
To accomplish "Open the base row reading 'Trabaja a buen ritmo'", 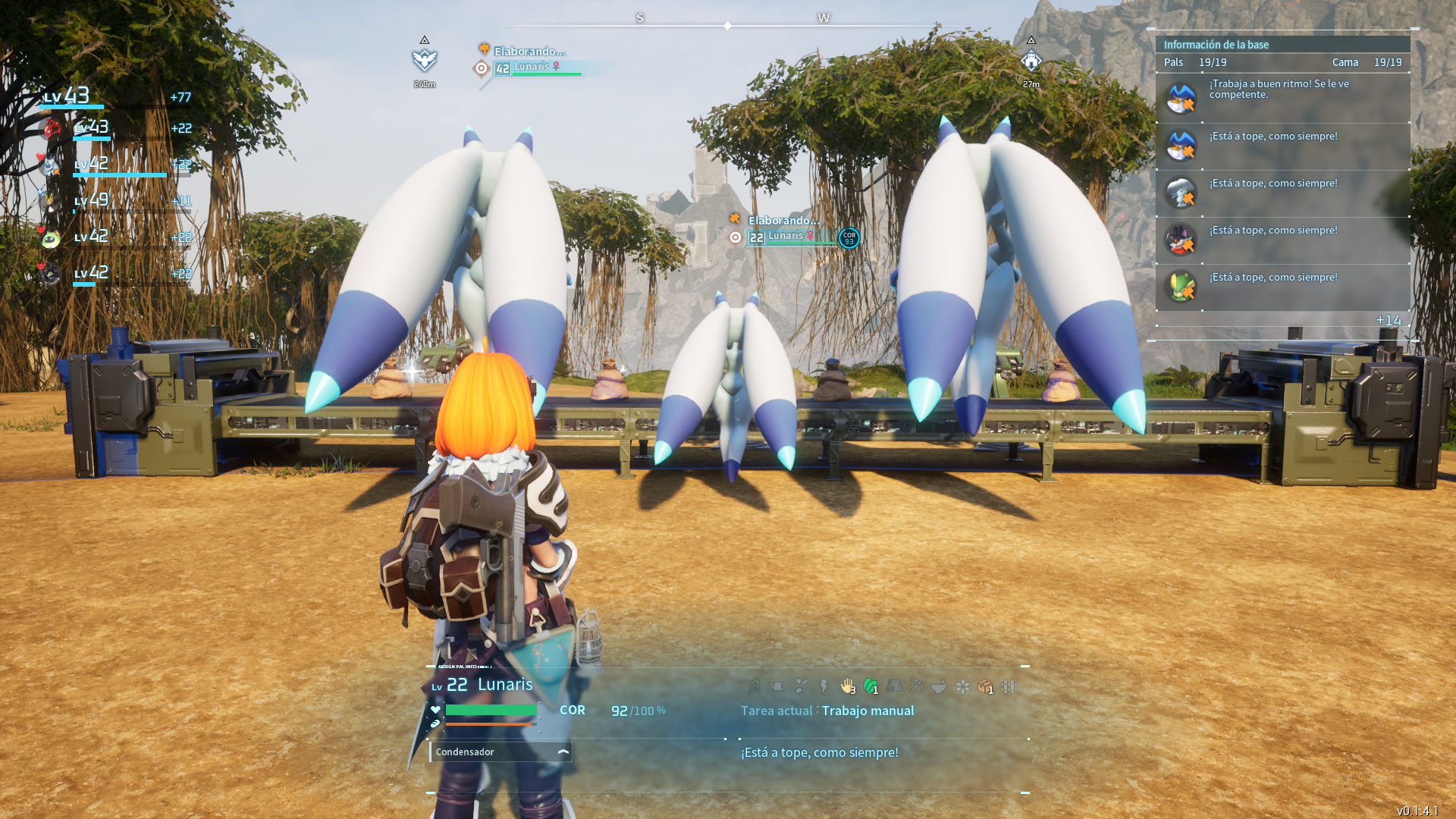I will pyautogui.click(x=1282, y=98).
